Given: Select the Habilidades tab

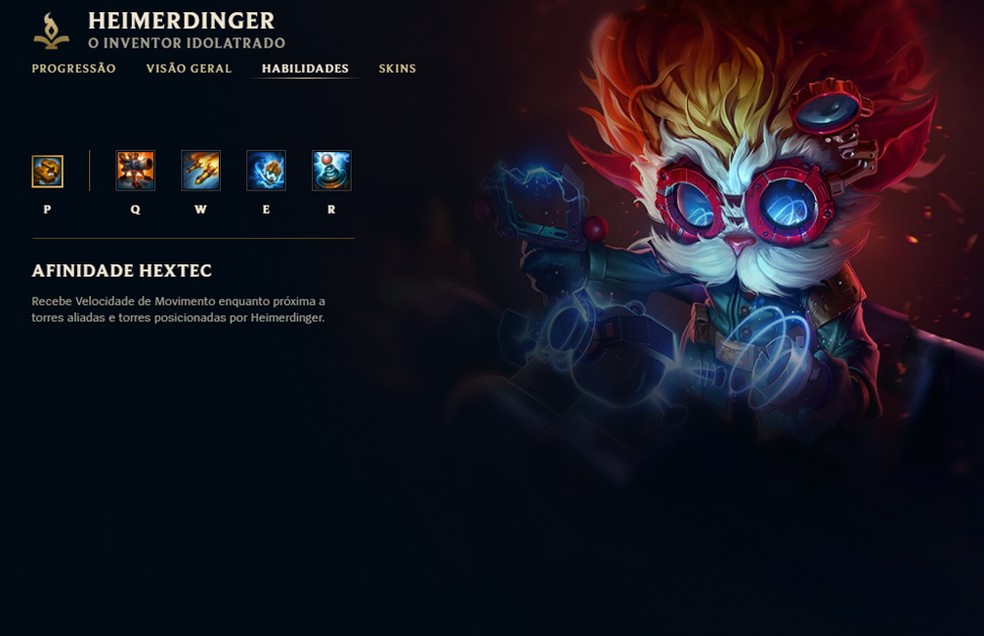Looking at the screenshot, I should (x=305, y=69).
